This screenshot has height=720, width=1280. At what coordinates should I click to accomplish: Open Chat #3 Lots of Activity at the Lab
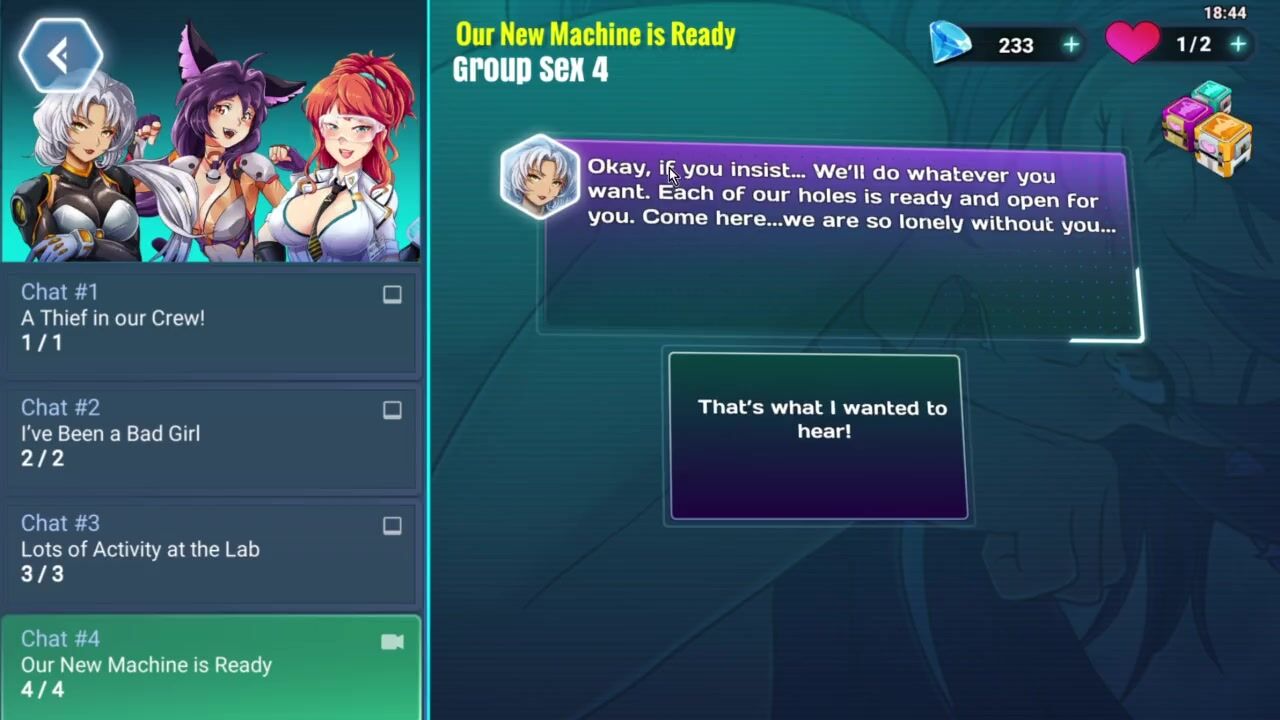click(210, 549)
